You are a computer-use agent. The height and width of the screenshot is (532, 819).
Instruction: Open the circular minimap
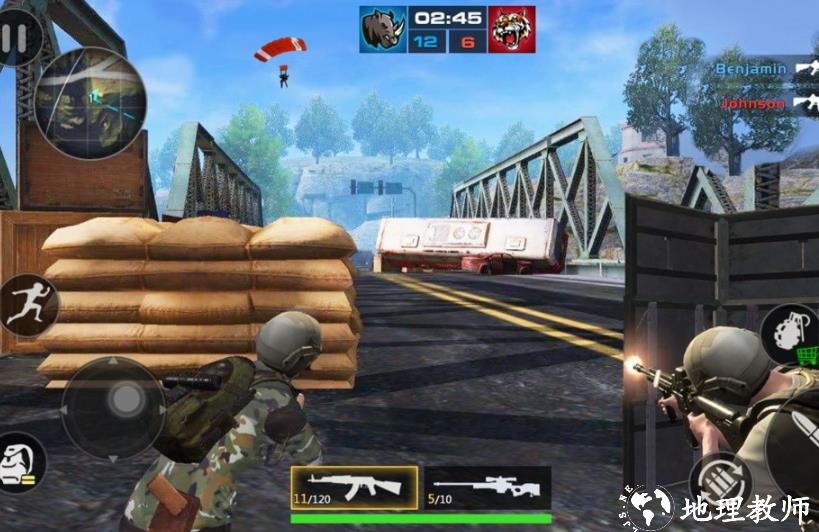[x=90, y=103]
